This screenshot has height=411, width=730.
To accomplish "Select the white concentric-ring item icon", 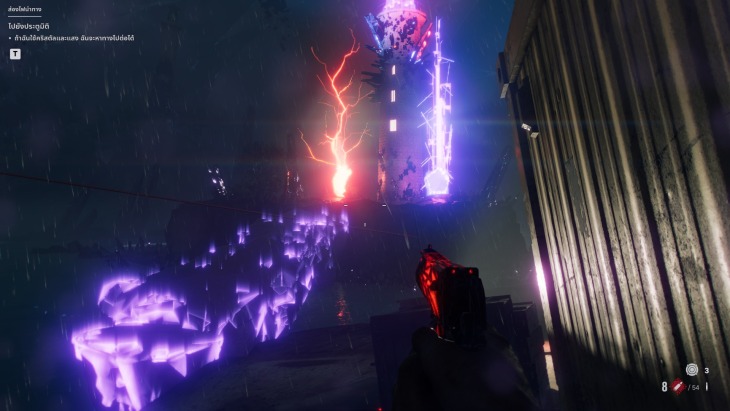I will pyautogui.click(x=691, y=369).
